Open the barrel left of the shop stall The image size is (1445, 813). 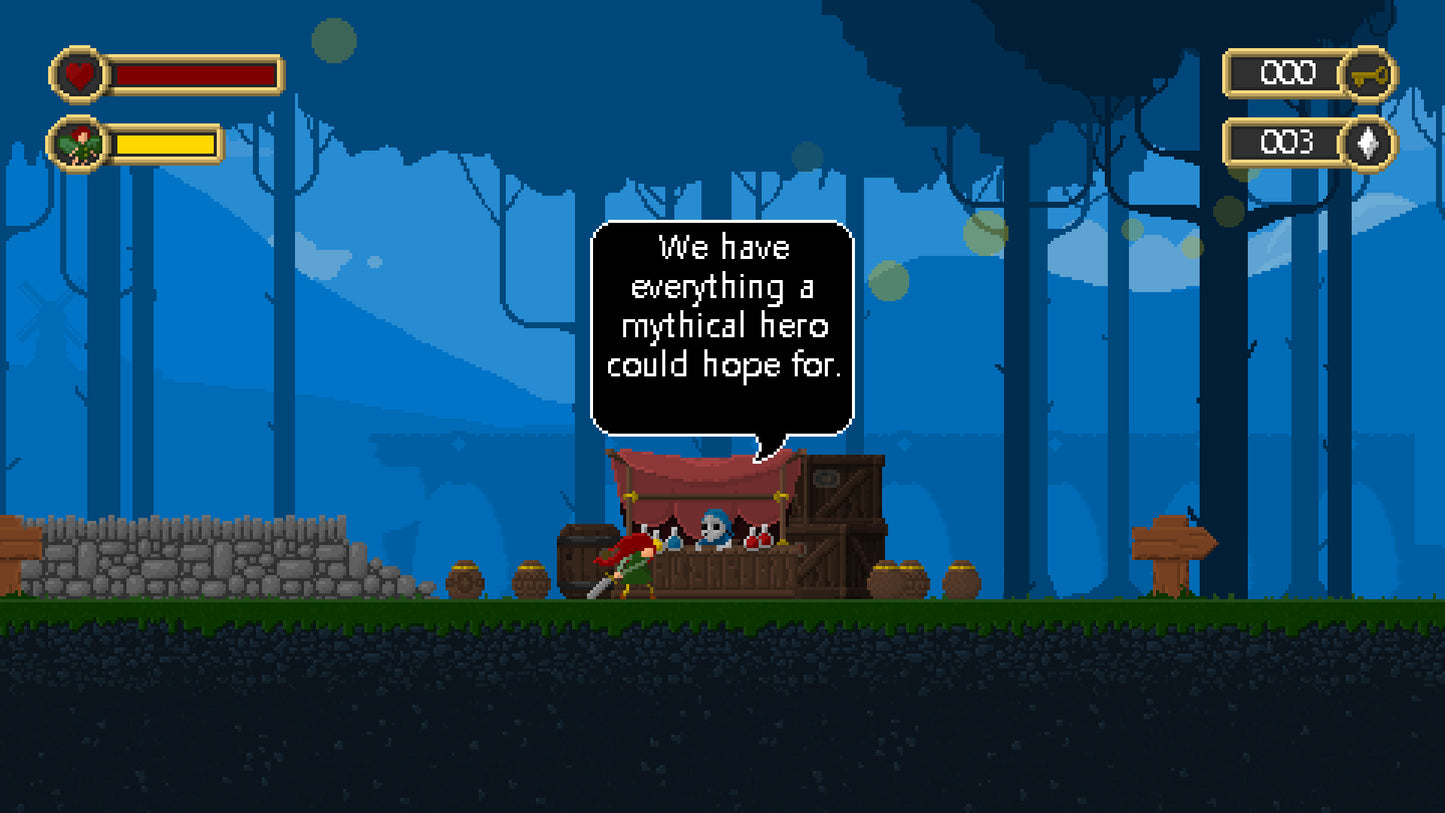click(x=585, y=558)
